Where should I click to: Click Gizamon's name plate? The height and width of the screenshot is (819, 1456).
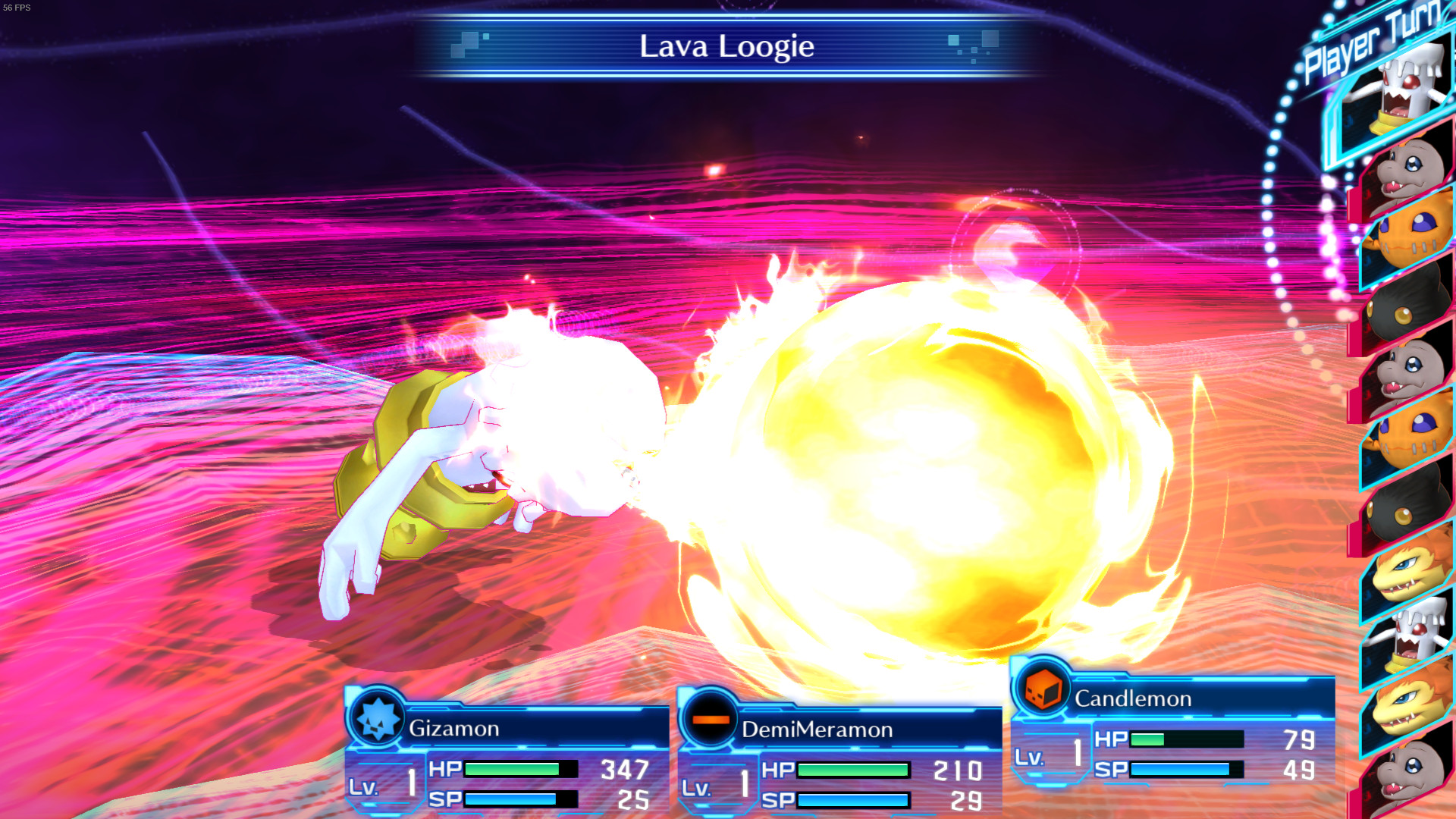pyautogui.click(x=455, y=728)
